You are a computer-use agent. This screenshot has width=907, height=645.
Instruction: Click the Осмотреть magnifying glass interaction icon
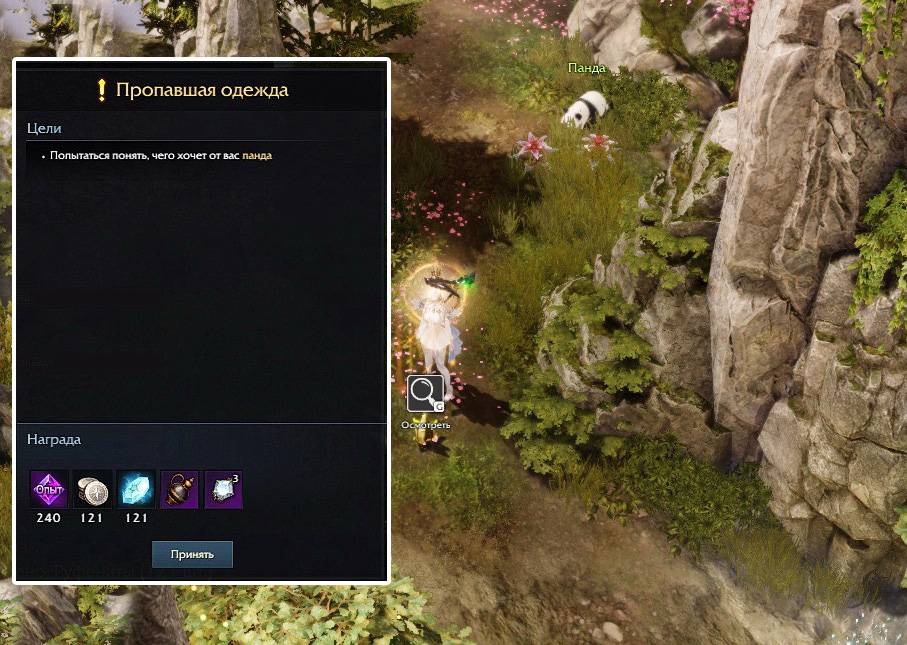[x=425, y=393]
